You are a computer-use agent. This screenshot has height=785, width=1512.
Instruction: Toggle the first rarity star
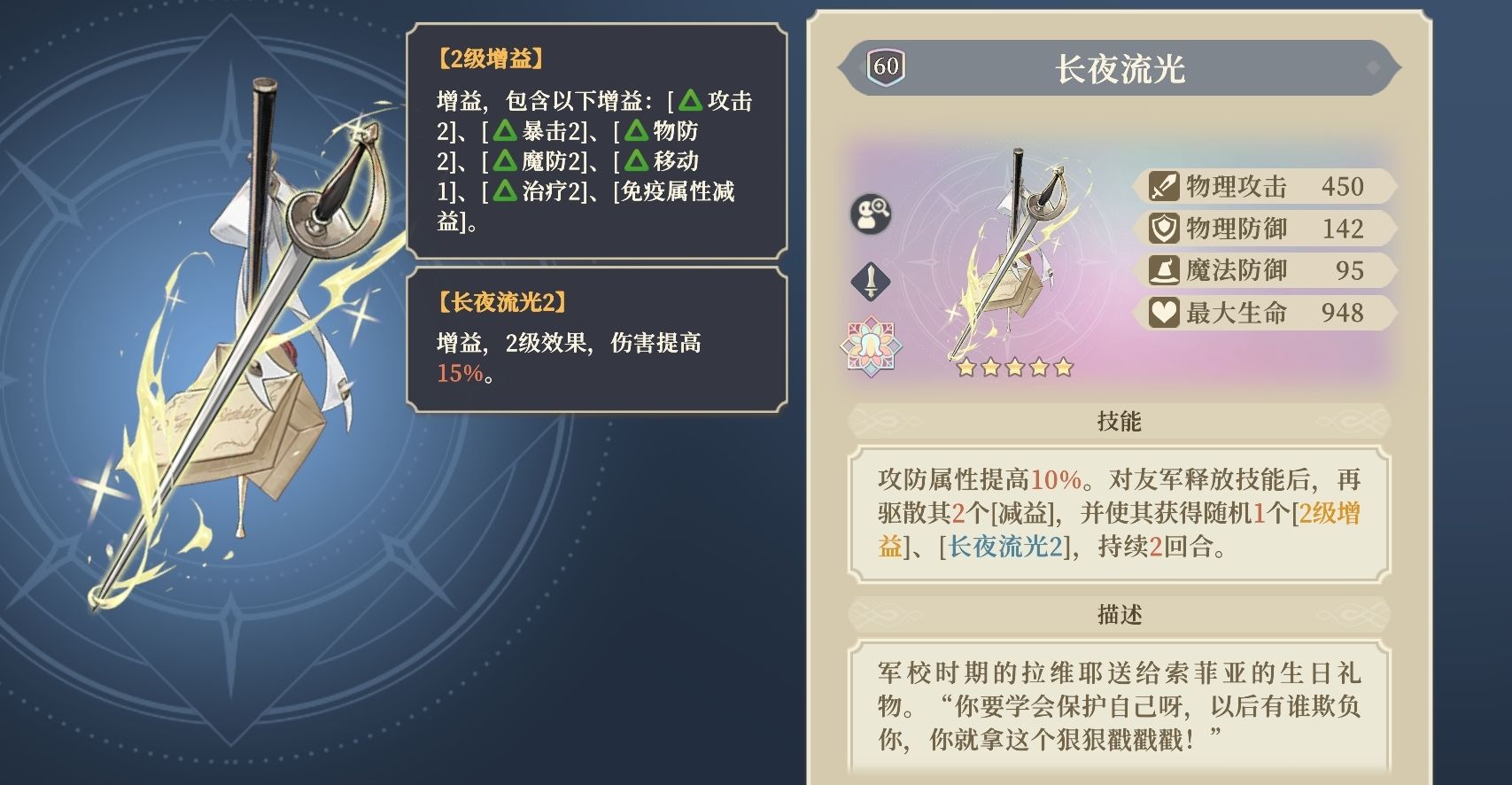click(965, 366)
